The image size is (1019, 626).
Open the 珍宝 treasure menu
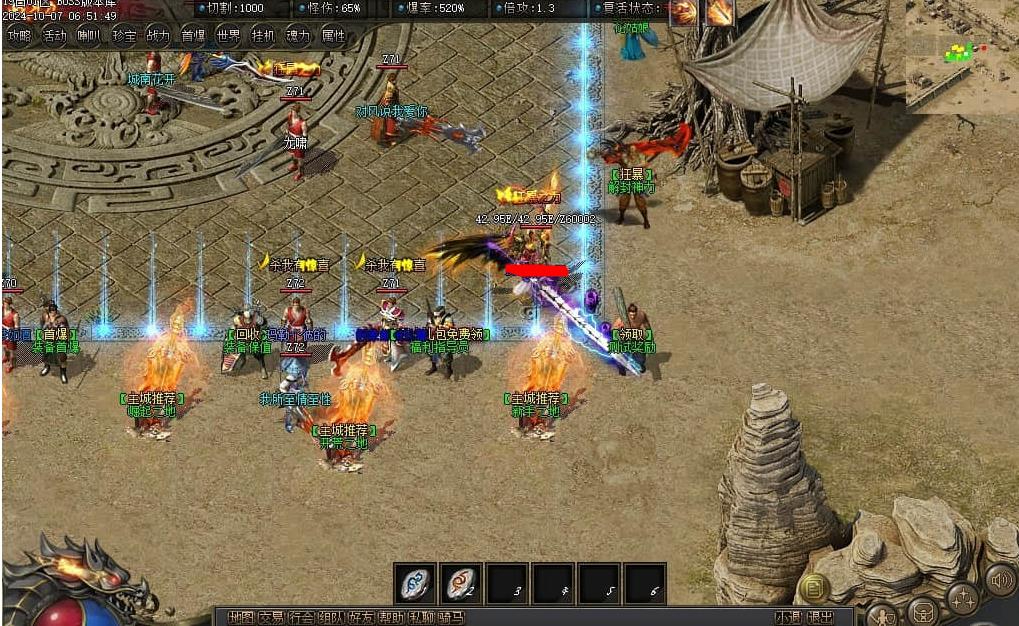(124, 36)
